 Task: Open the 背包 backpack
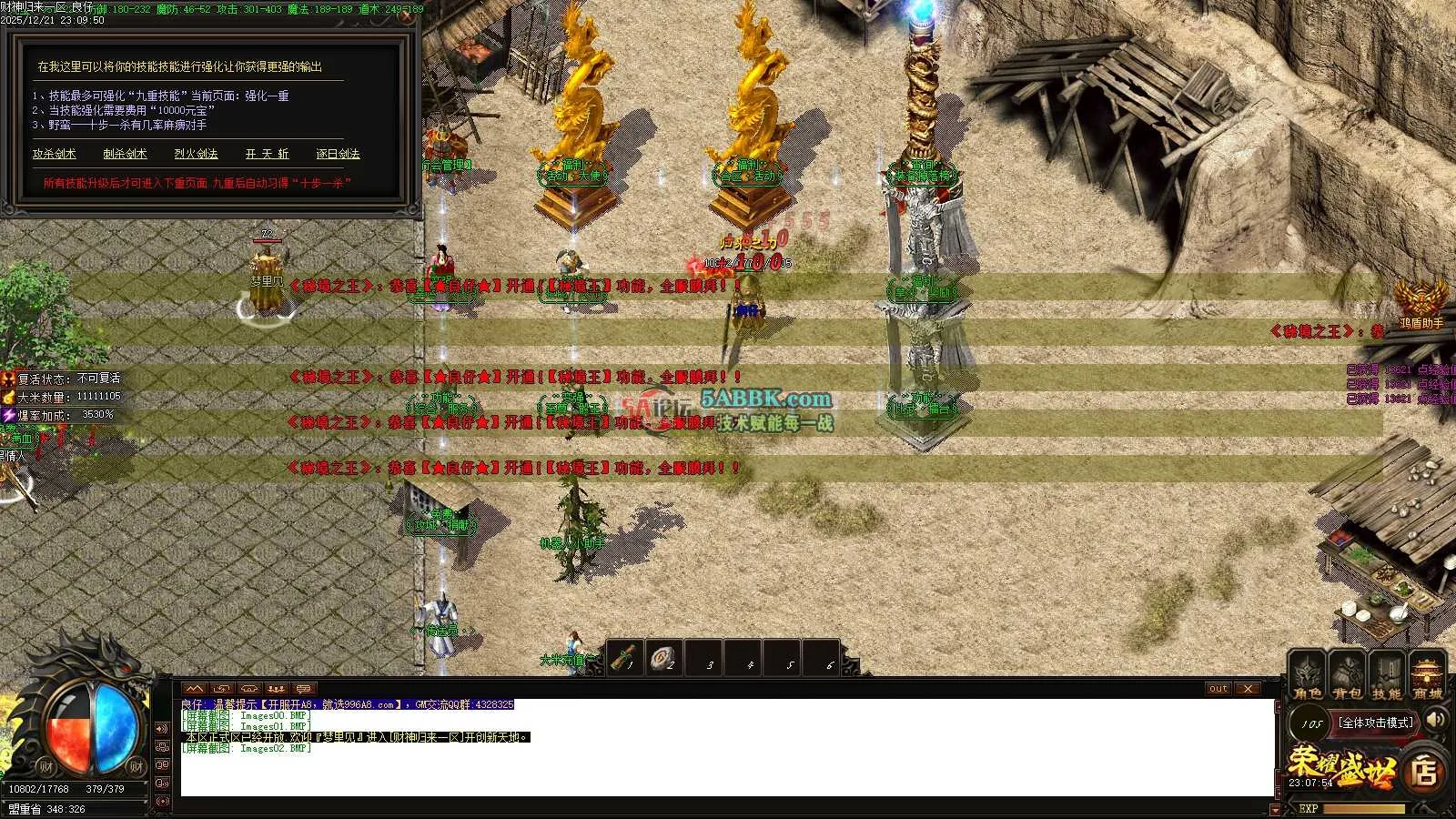click(x=1347, y=677)
